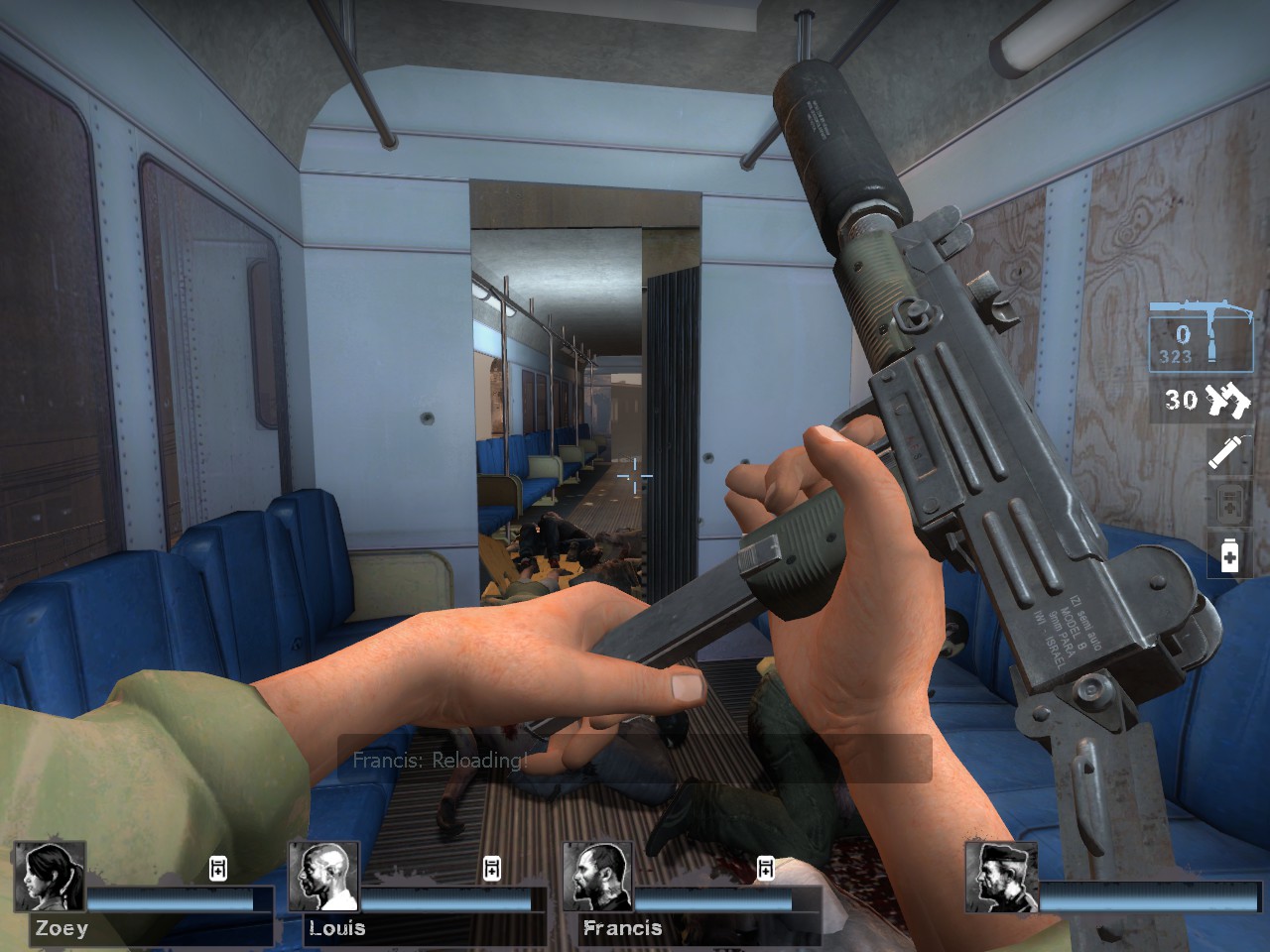Click the medkit icon above Louis's health bar
1270x952 pixels.
[492, 869]
